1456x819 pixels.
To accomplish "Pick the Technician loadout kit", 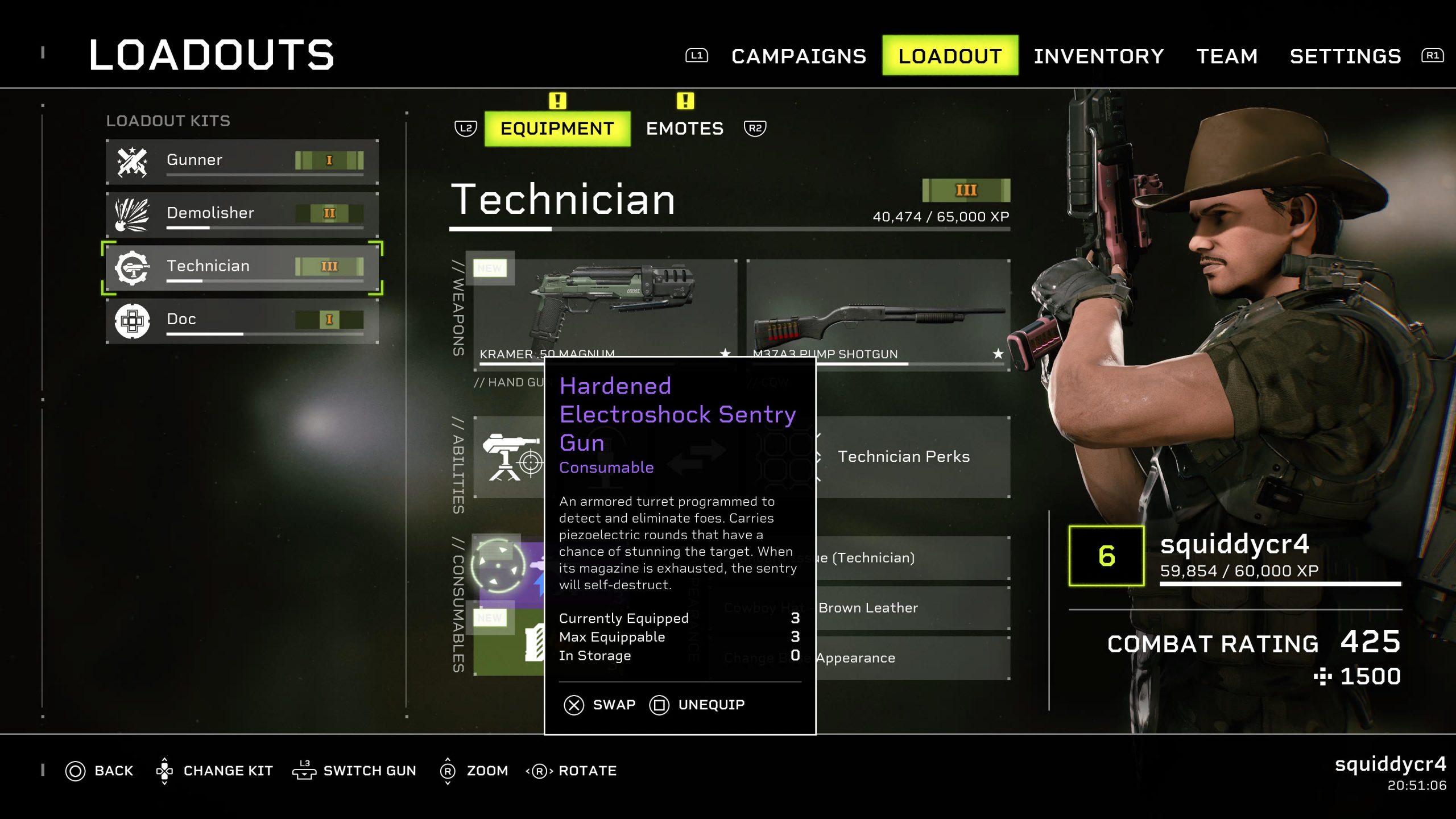I will pyautogui.click(x=242, y=267).
